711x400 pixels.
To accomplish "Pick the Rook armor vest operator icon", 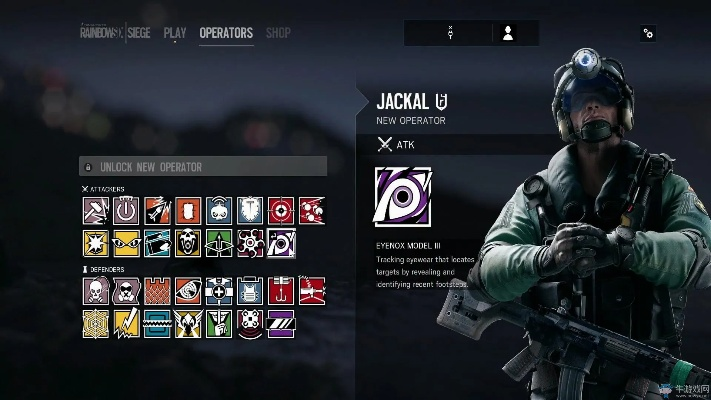I will 251,291.
